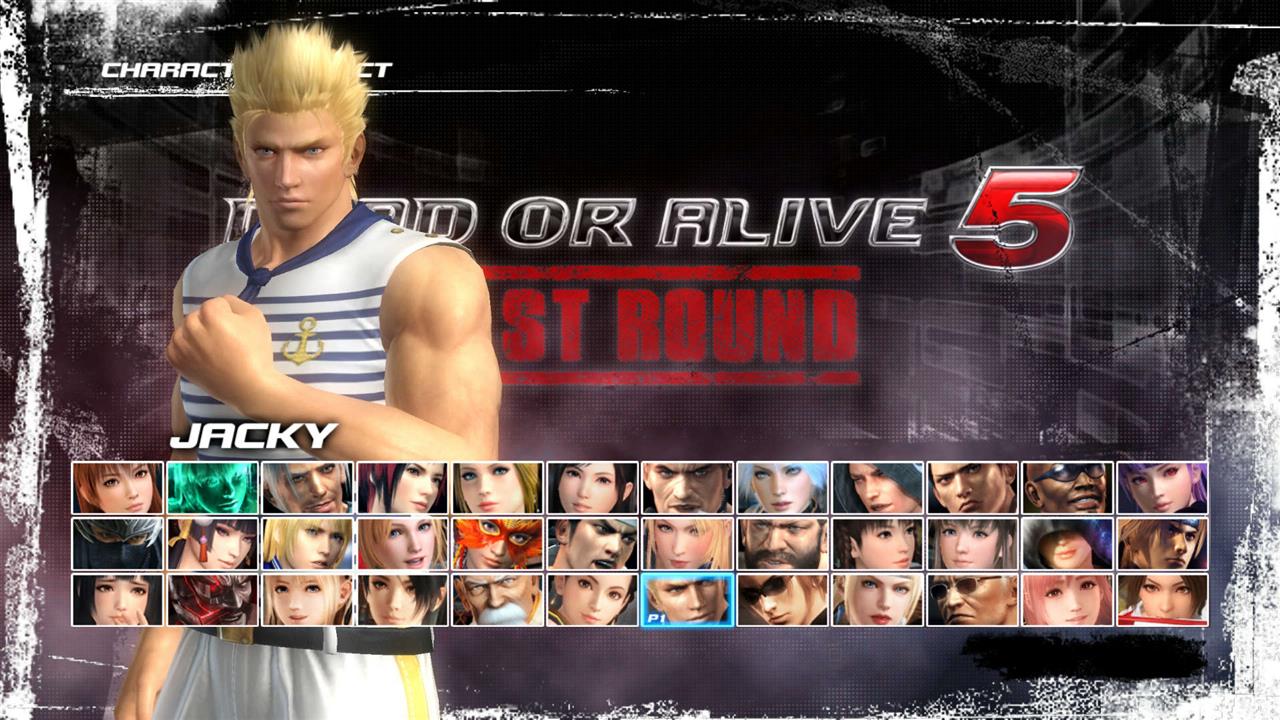Choose white-bearded Gen Fu in the bottom row
Viewport: 1280px width, 720px height.
[x=496, y=600]
